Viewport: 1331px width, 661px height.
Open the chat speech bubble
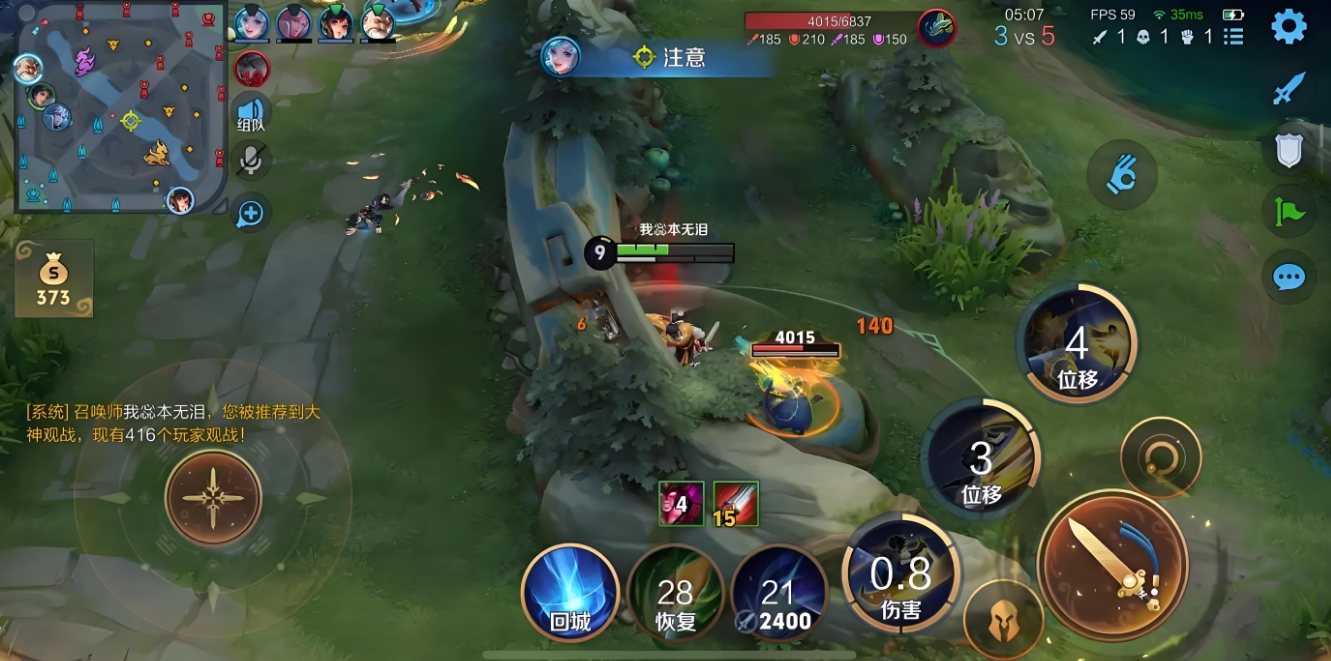tap(1288, 276)
